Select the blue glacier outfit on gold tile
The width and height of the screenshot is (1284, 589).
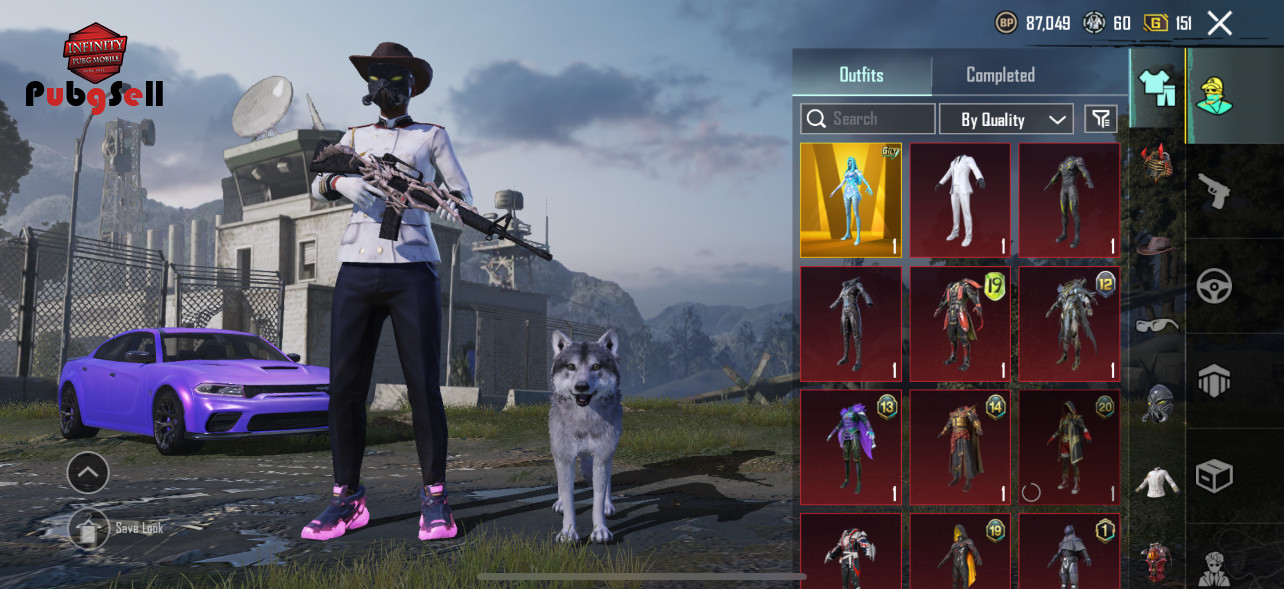click(x=850, y=200)
